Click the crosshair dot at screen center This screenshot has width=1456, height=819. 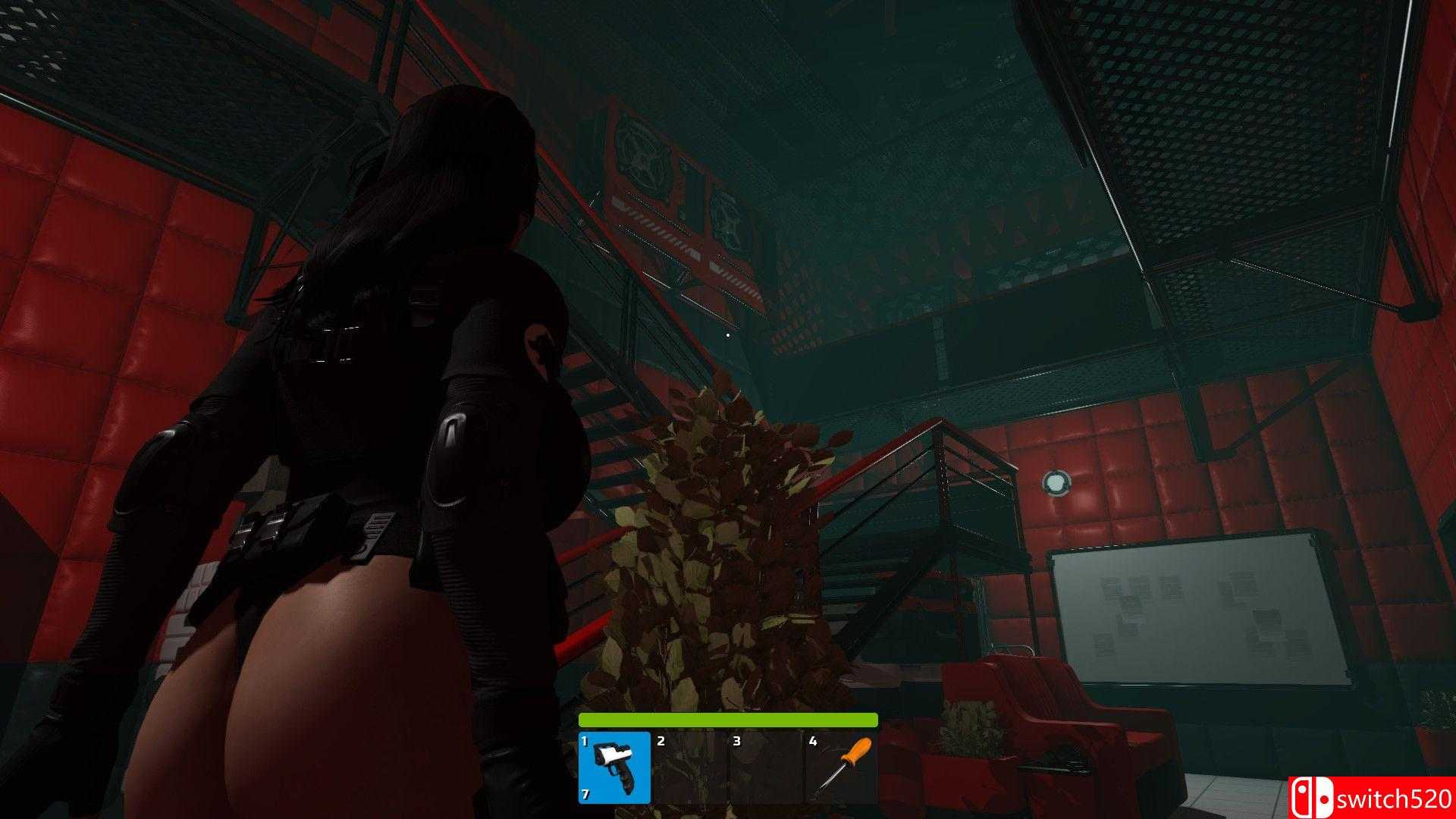(x=729, y=334)
